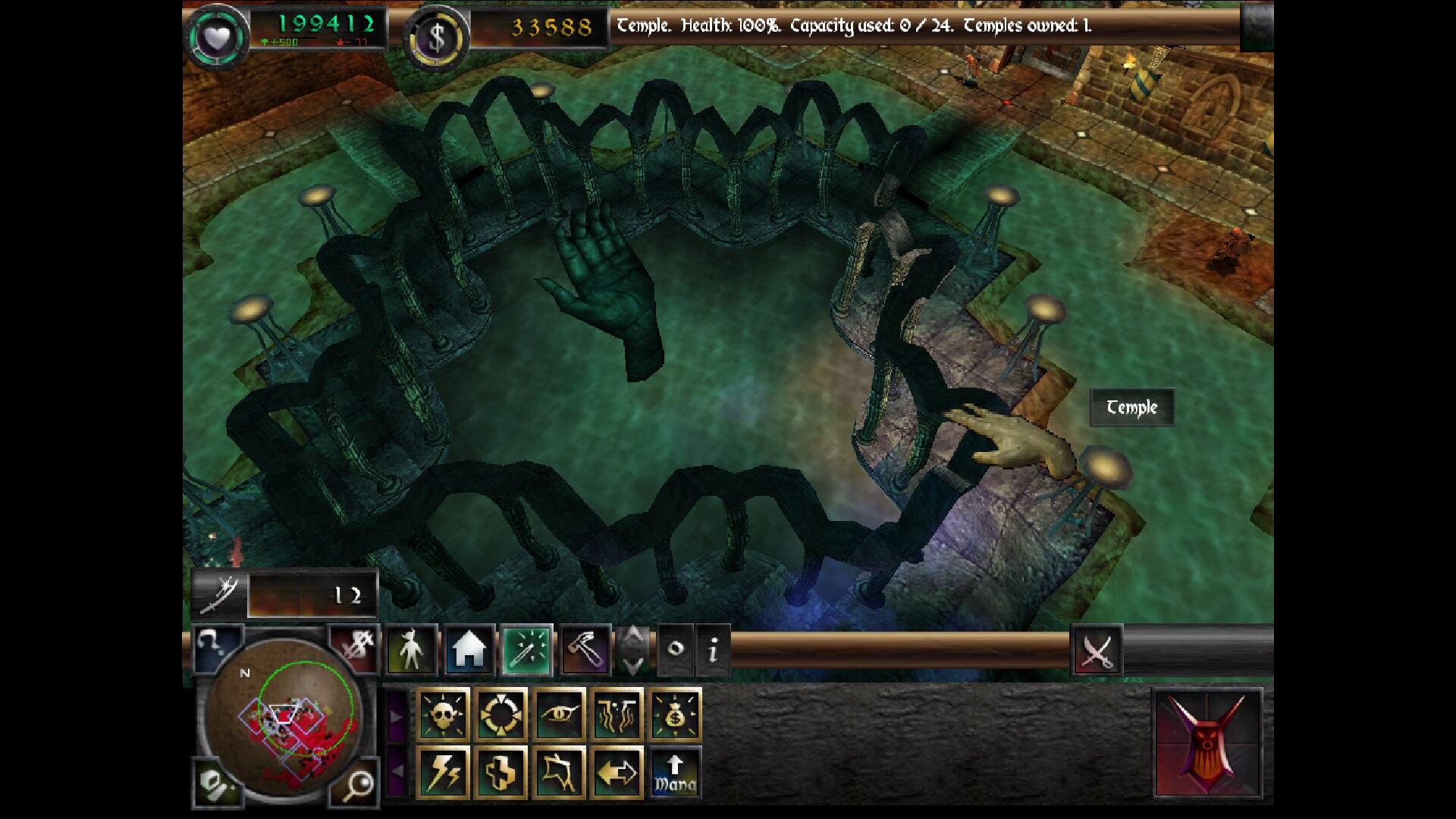Screen dimensions: 1456x819
Task: Pick the banner flag spell
Action: click(x=560, y=772)
